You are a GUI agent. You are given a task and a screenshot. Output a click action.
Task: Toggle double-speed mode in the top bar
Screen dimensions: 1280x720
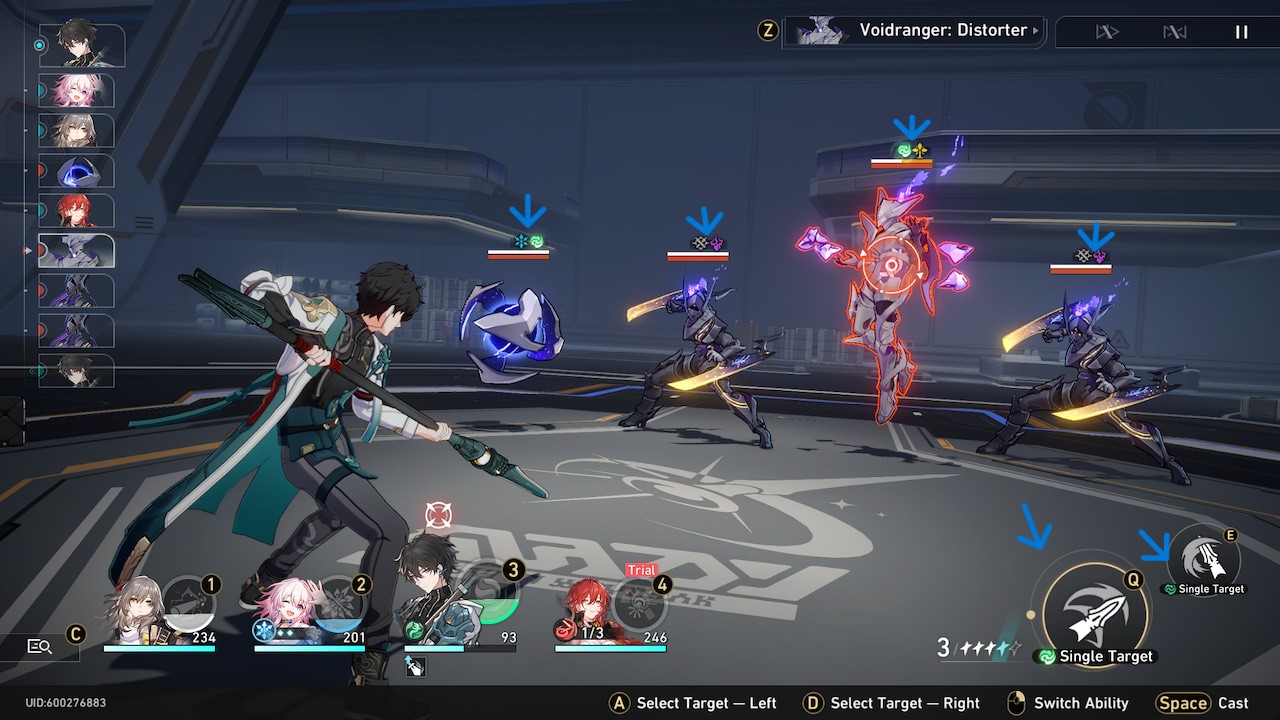tap(1175, 32)
